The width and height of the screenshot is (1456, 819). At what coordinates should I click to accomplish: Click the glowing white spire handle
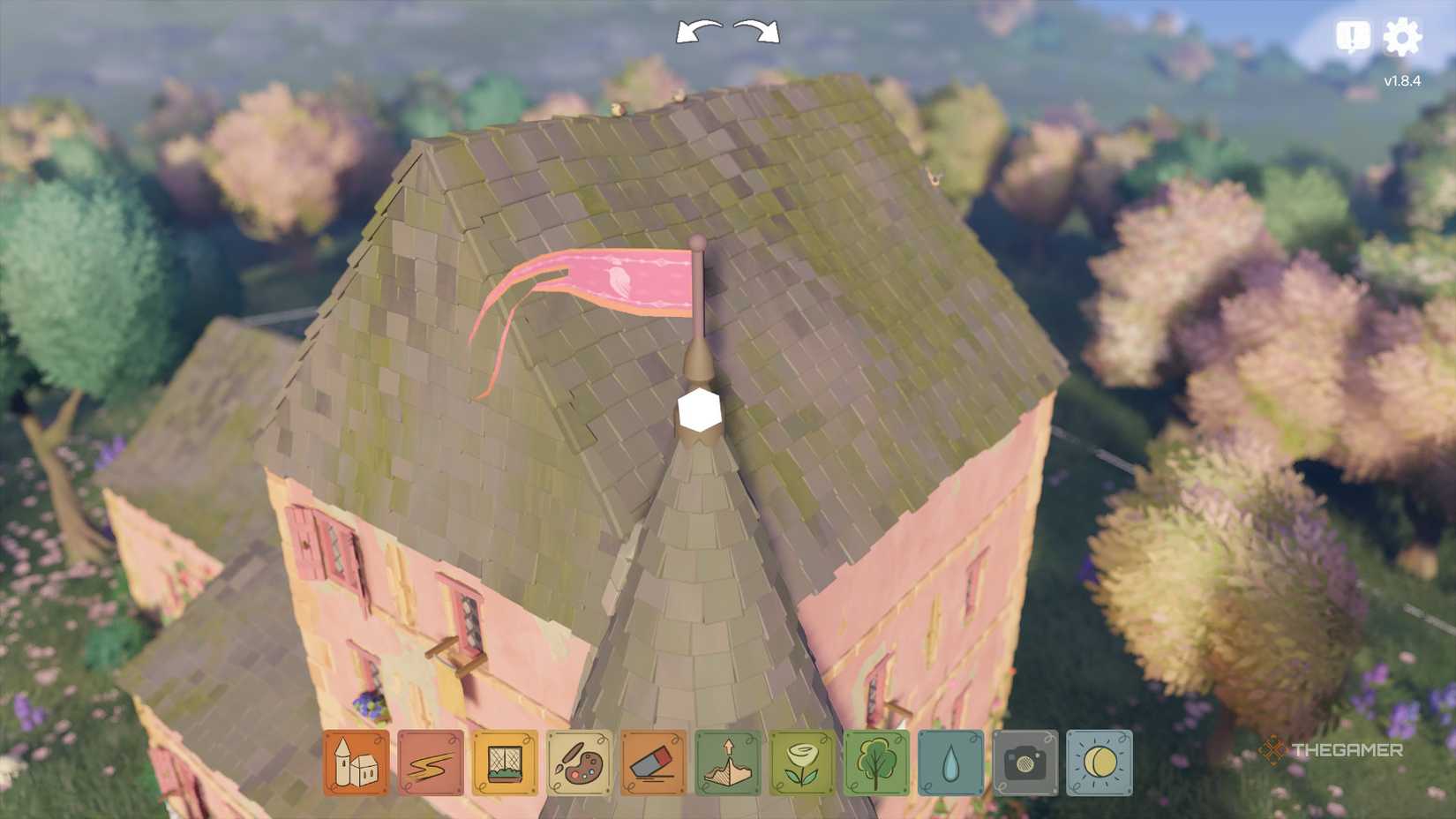pos(698,409)
